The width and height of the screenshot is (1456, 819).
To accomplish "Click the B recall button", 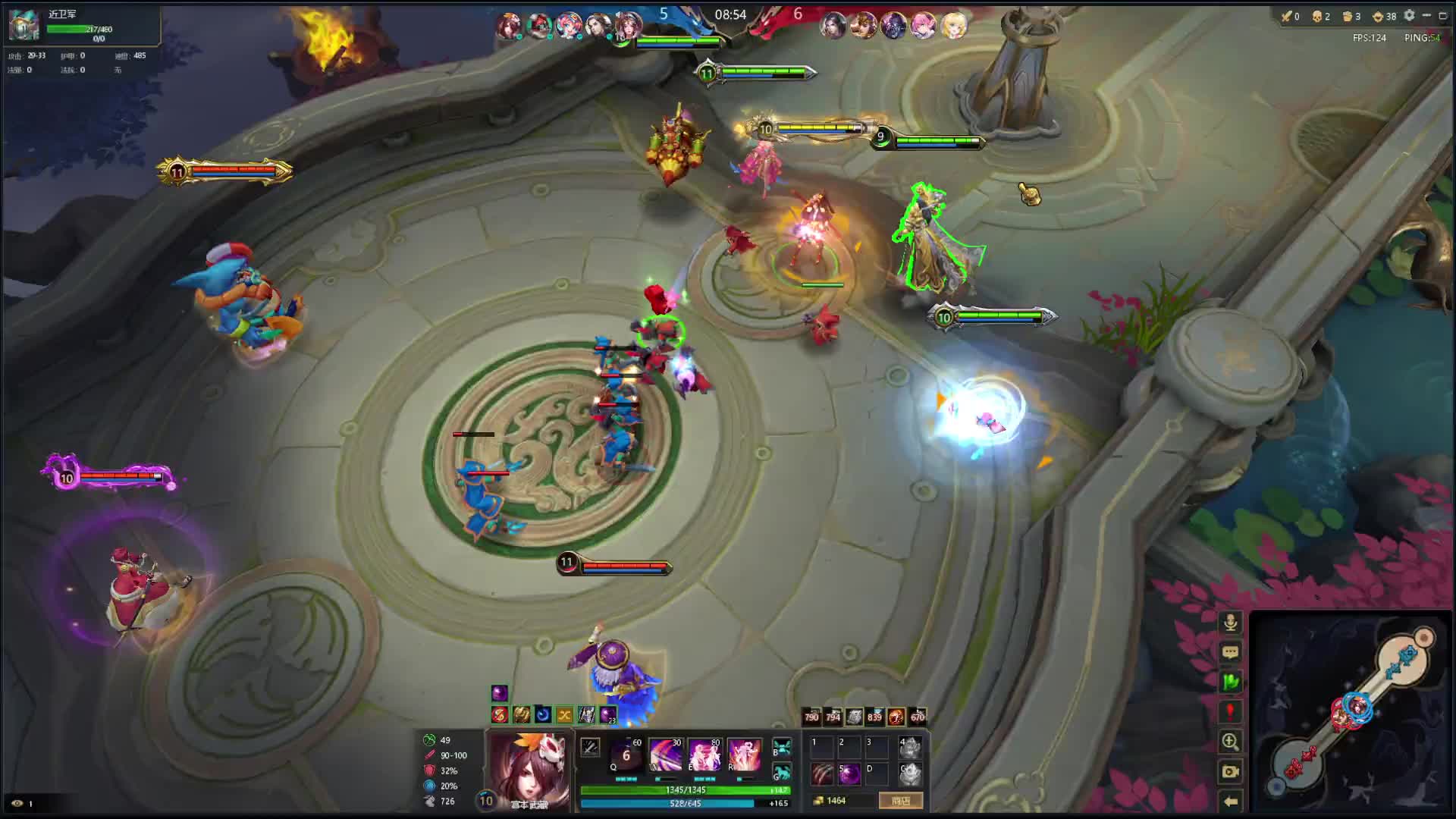I will tap(782, 748).
